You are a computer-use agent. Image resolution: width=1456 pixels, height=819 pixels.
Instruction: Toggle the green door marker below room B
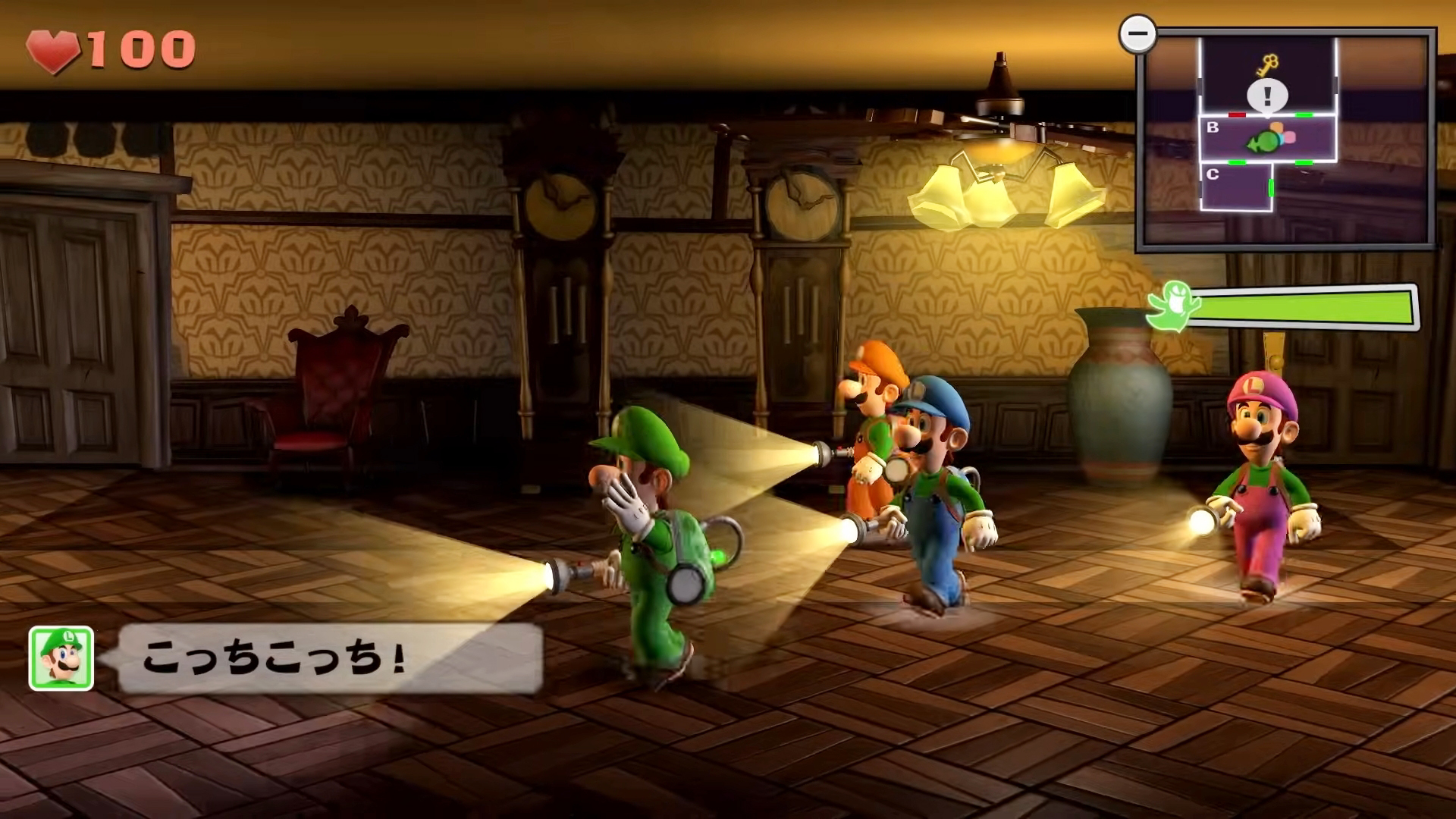tap(1238, 162)
